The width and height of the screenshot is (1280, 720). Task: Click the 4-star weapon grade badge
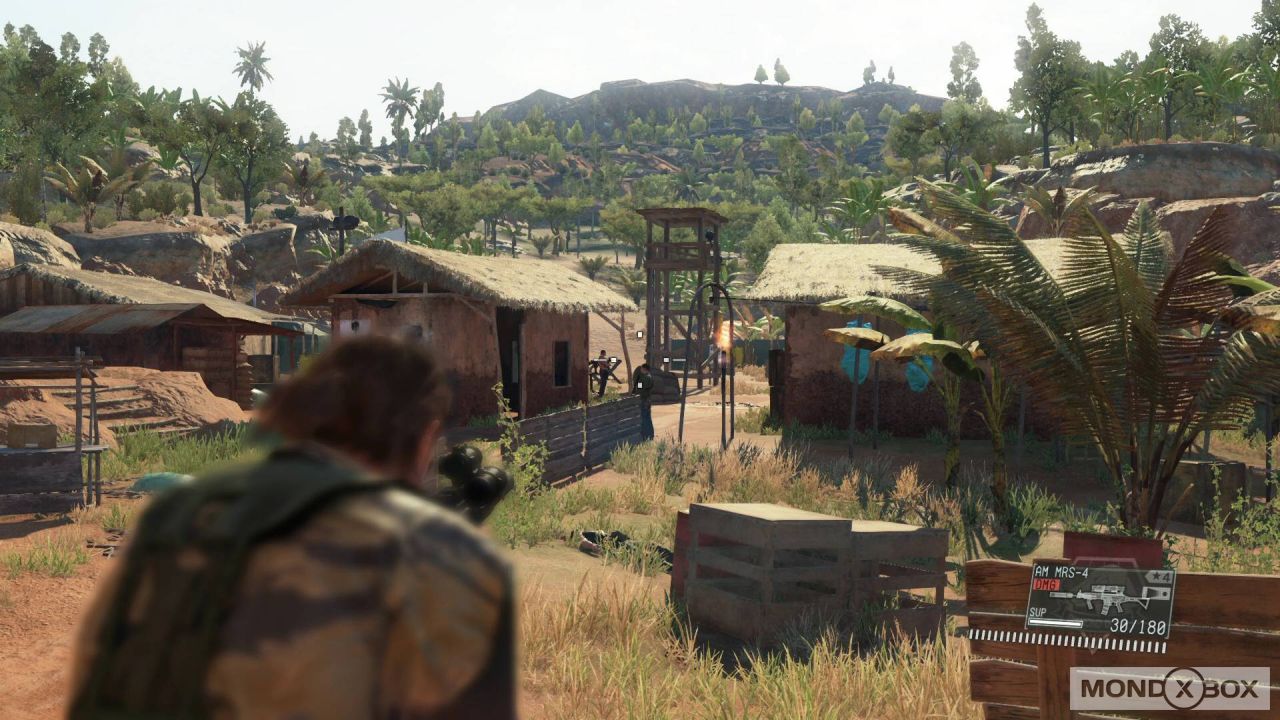pos(1157,576)
